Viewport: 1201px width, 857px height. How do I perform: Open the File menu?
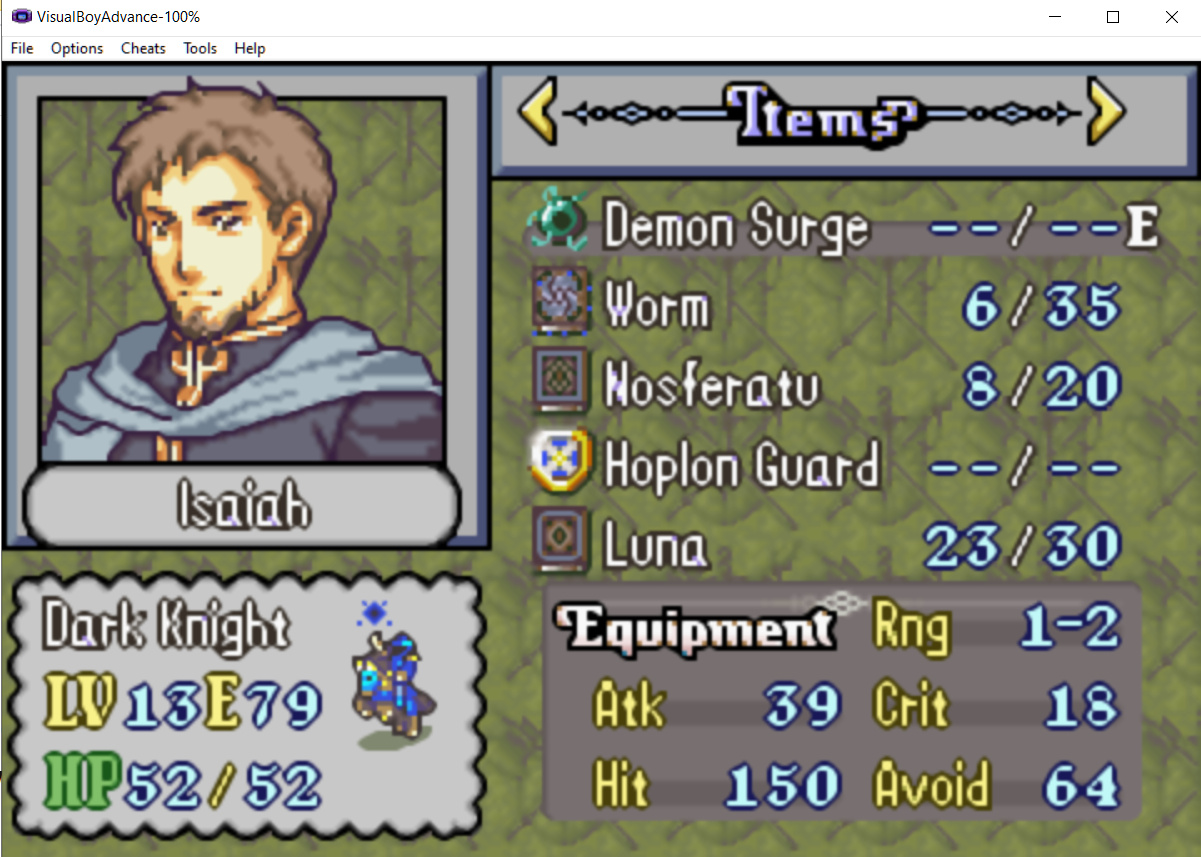click(22, 48)
